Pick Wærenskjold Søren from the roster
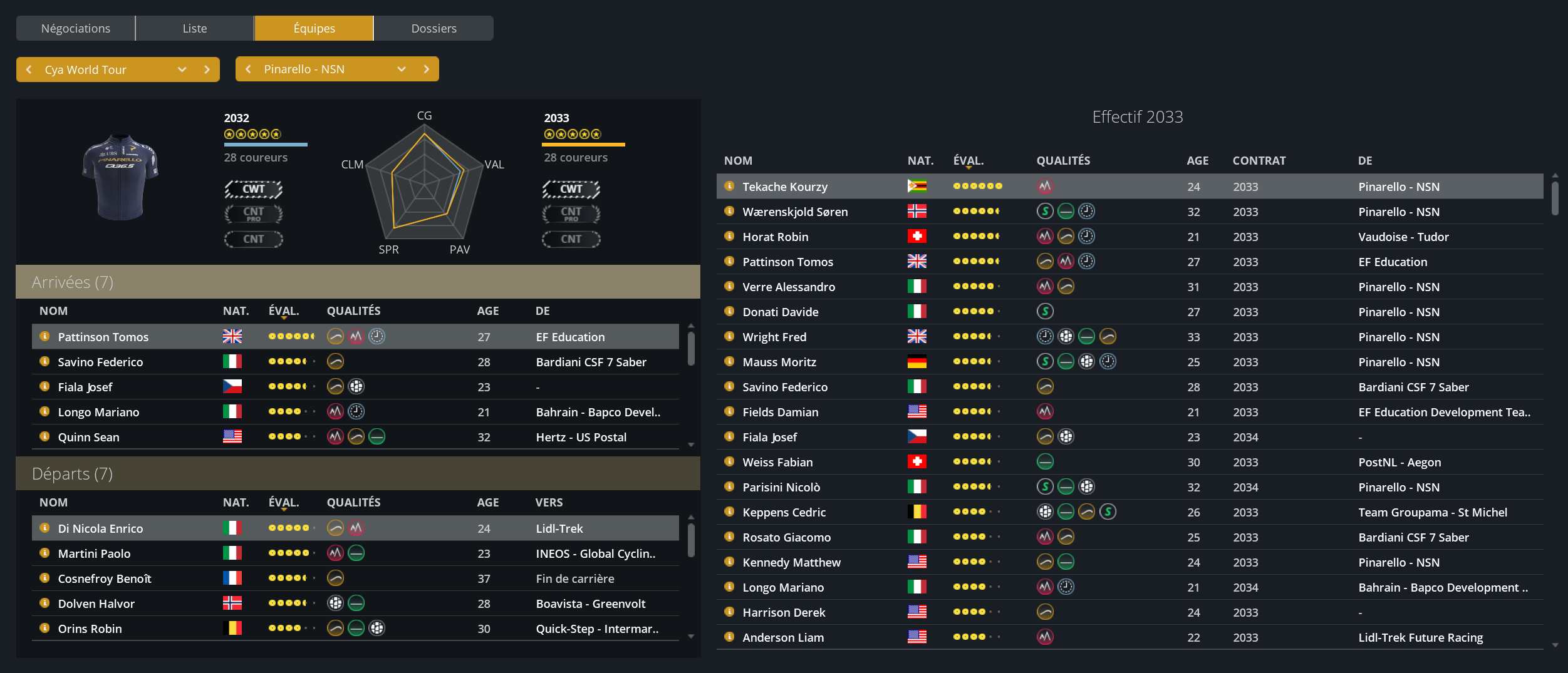 tap(795, 212)
